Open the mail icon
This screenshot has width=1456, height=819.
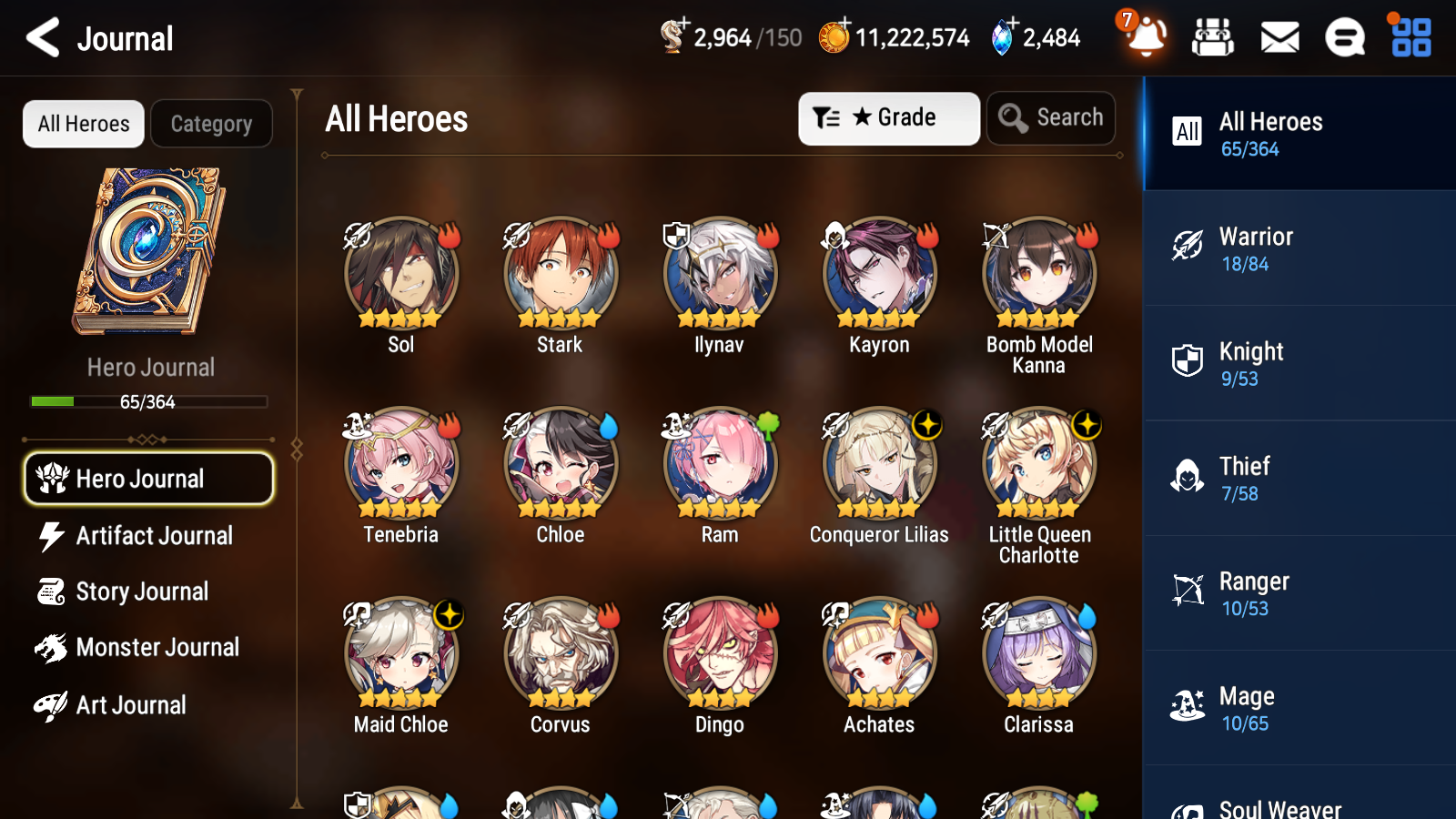pos(1279,38)
